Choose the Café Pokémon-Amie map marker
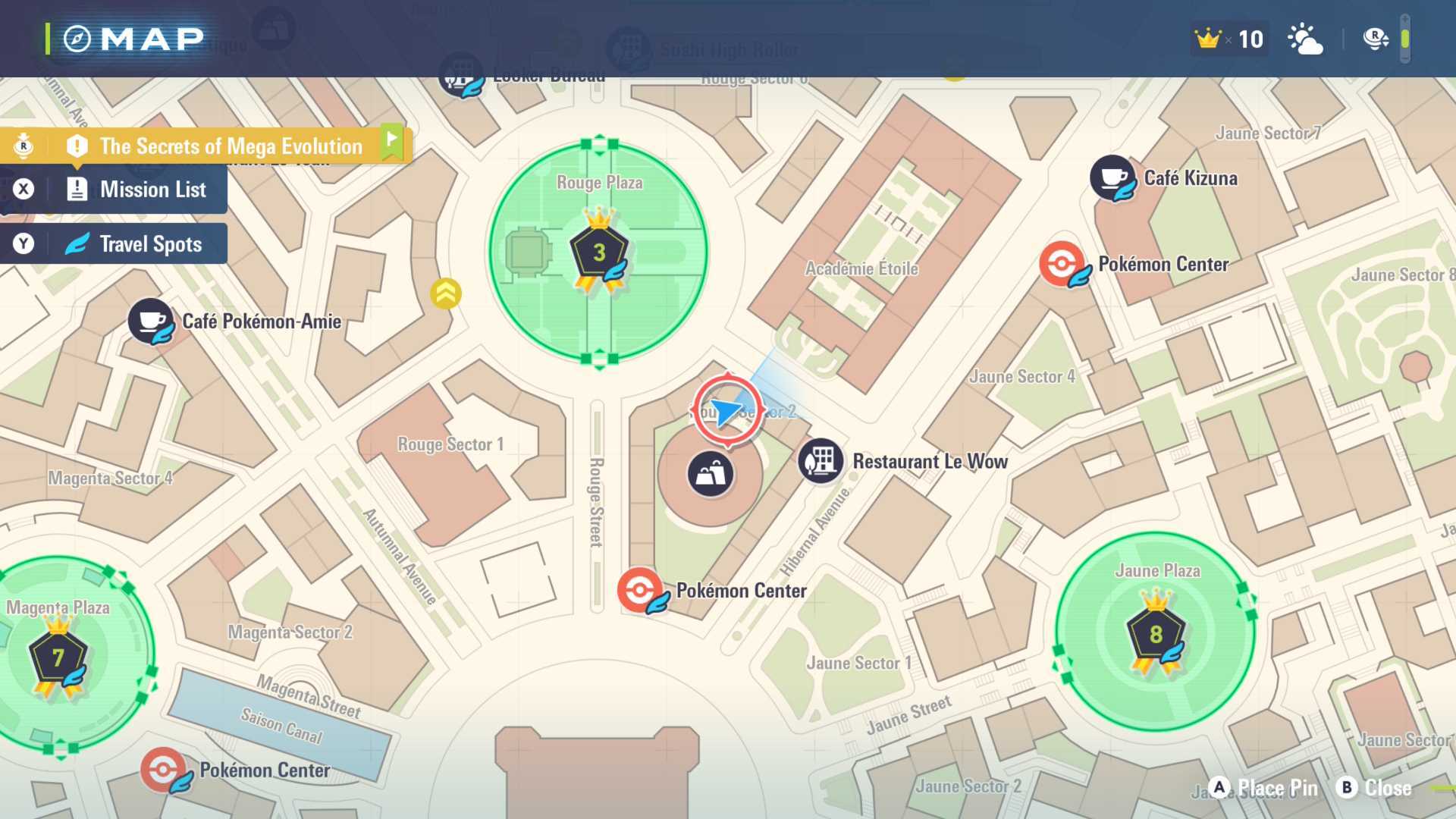 coord(151,321)
